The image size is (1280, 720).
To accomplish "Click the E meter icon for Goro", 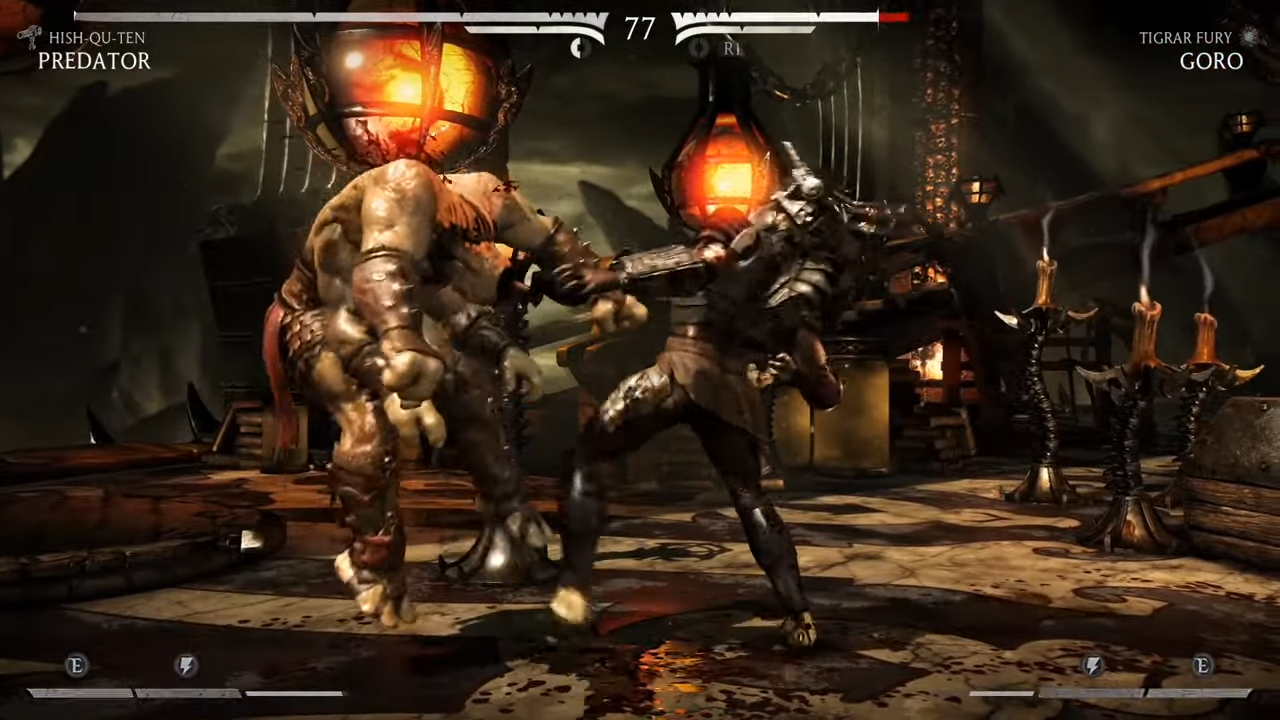I will [x=1202, y=666].
